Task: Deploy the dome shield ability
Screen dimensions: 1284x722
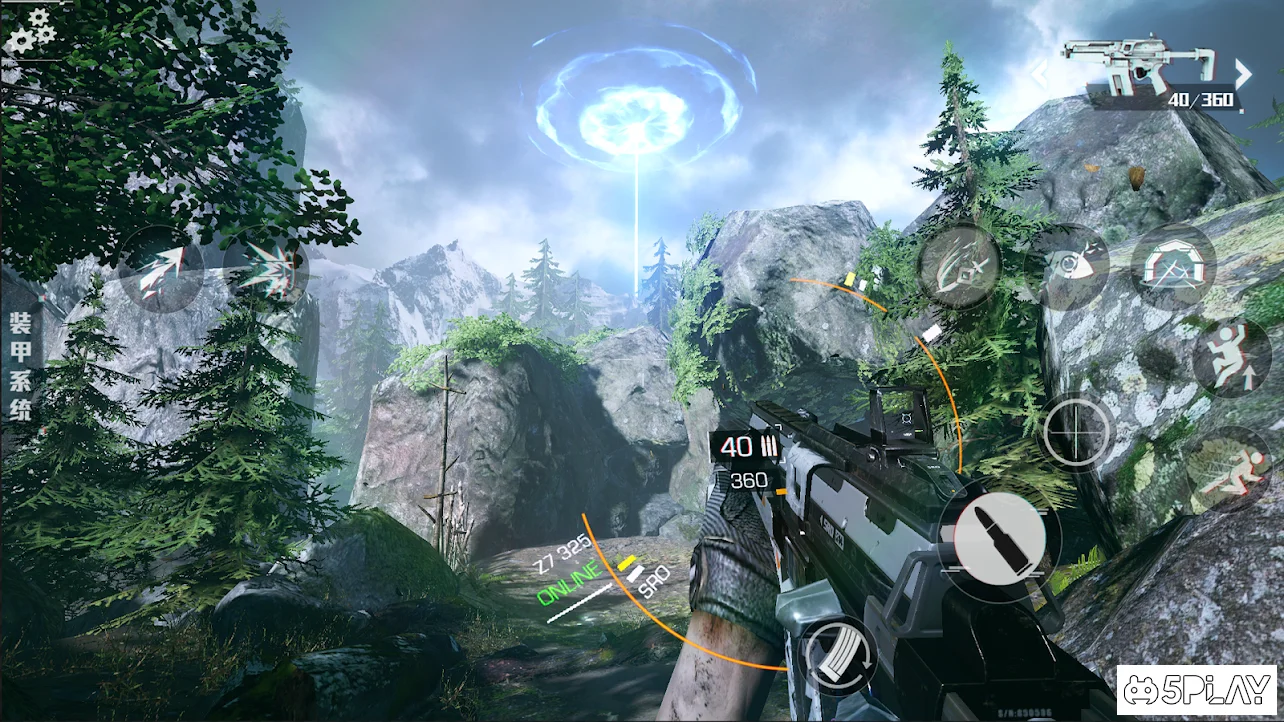Action: pyautogui.click(x=1173, y=266)
